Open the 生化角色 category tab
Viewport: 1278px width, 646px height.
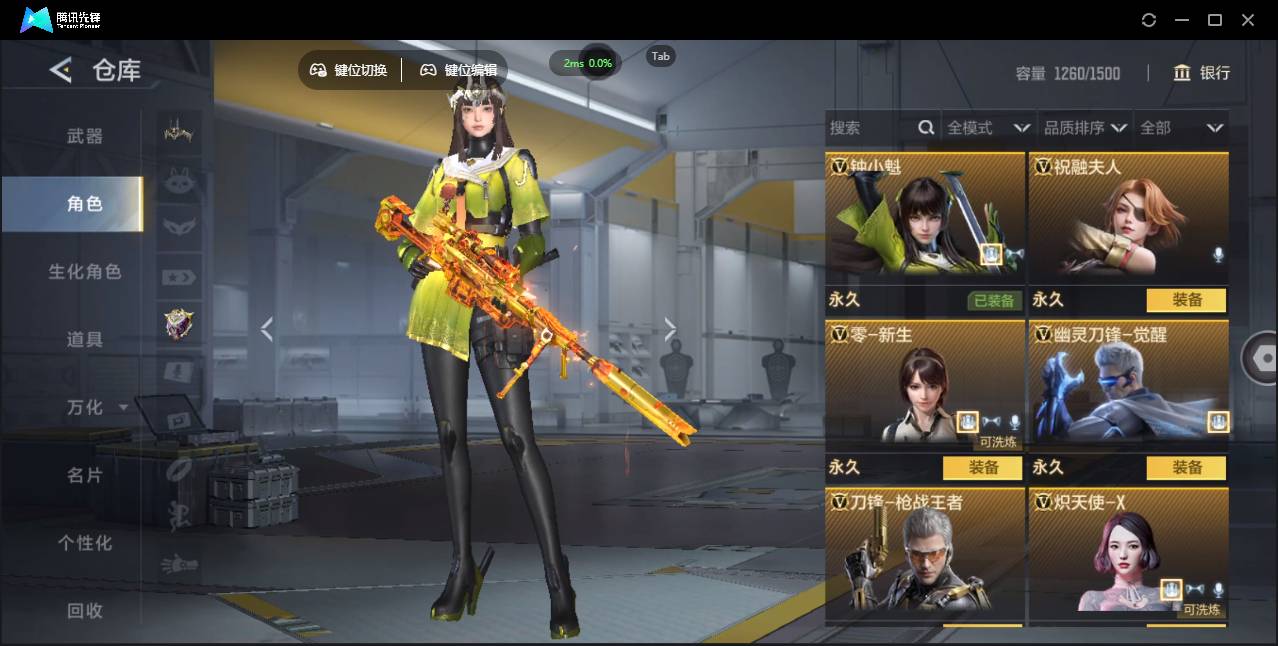click(x=85, y=272)
